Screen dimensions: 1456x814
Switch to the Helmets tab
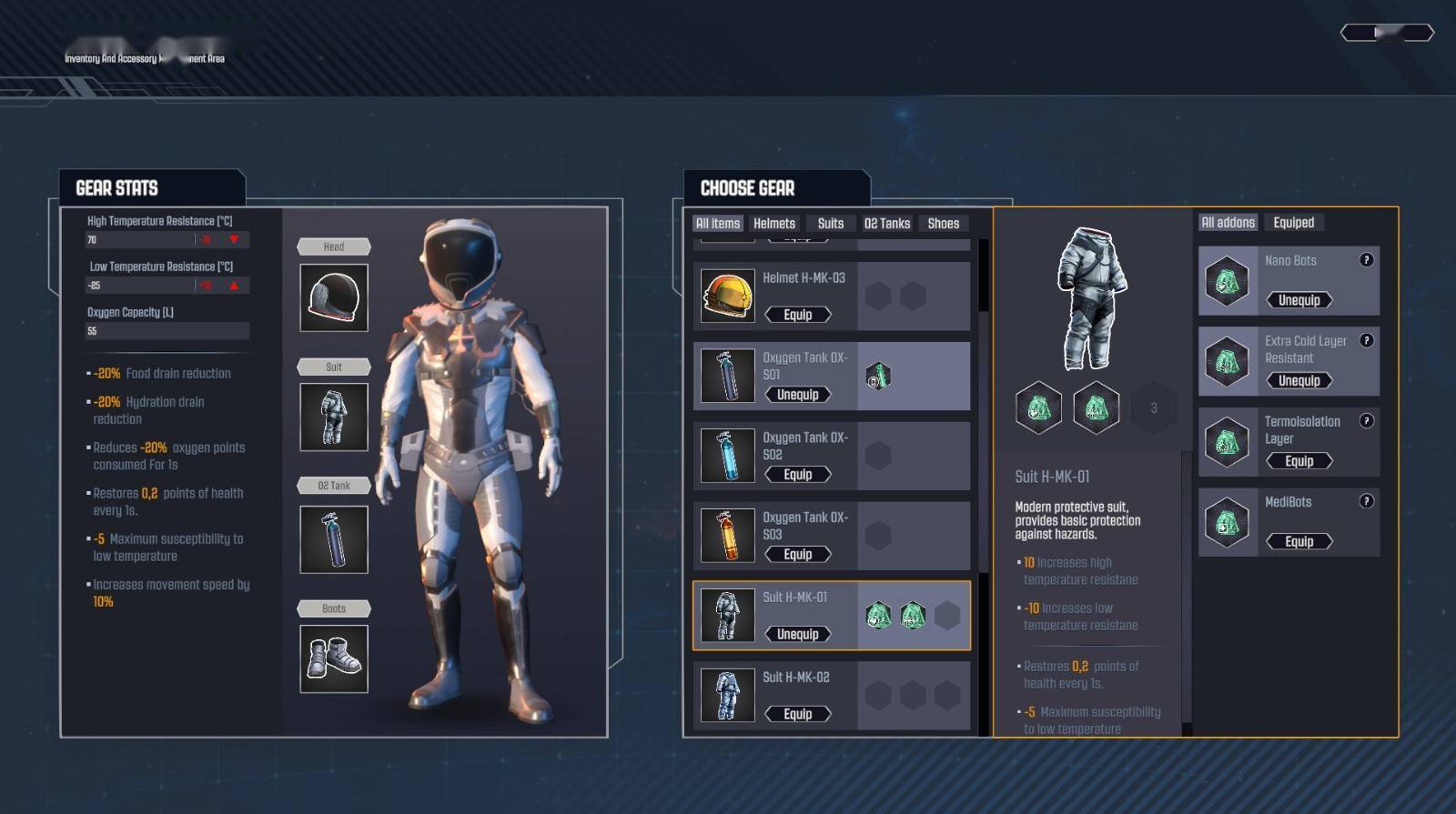[774, 224]
